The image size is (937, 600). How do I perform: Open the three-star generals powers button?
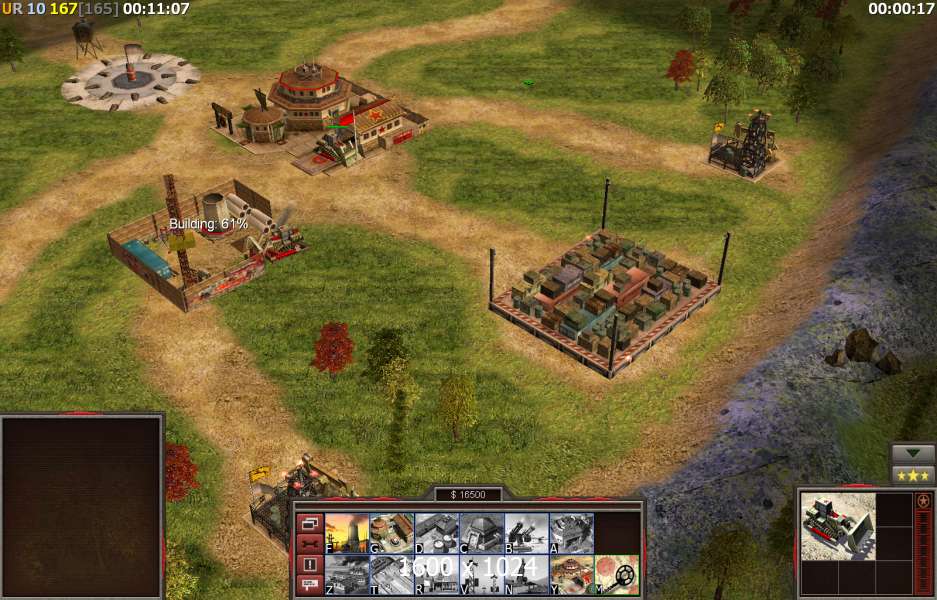(x=913, y=474)
